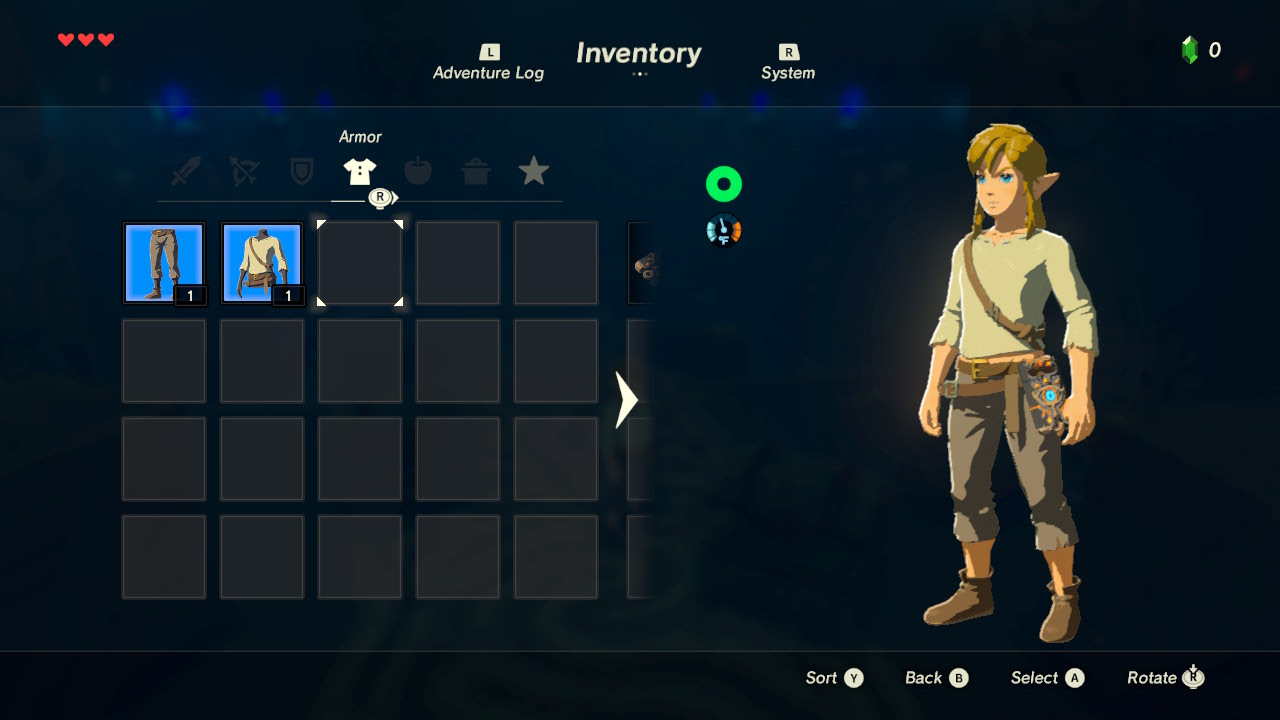Click the green noise indicator circle

point(723,184)
